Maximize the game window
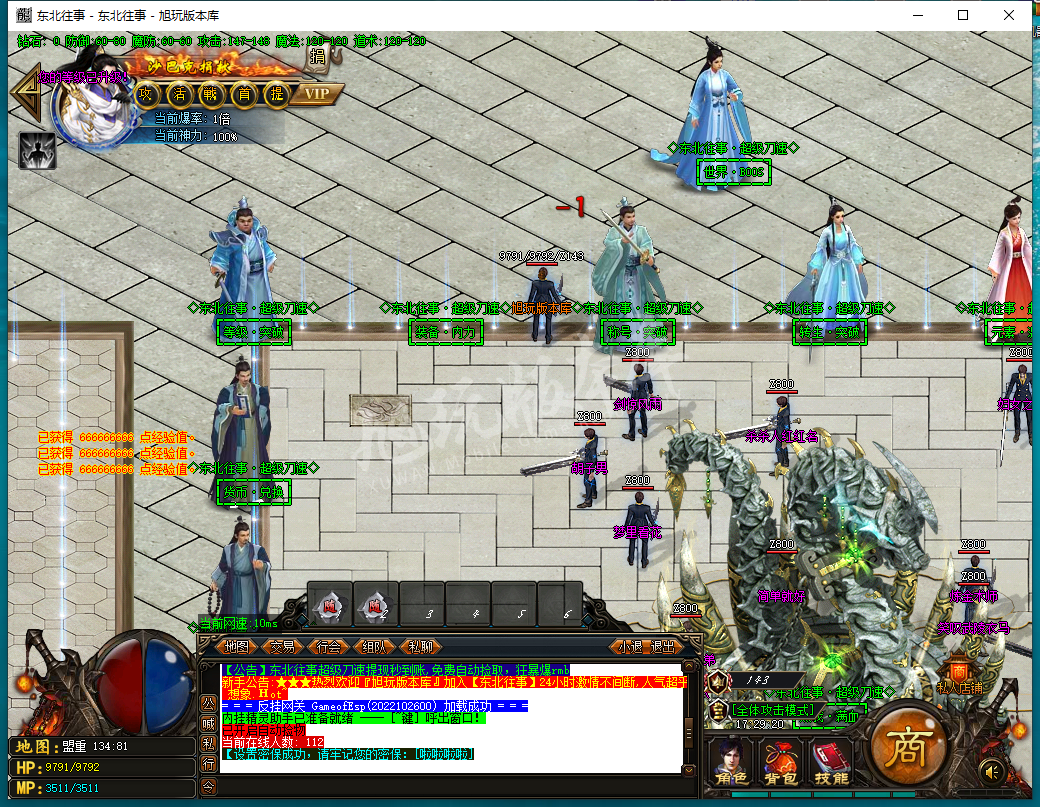 coord(963,15)
